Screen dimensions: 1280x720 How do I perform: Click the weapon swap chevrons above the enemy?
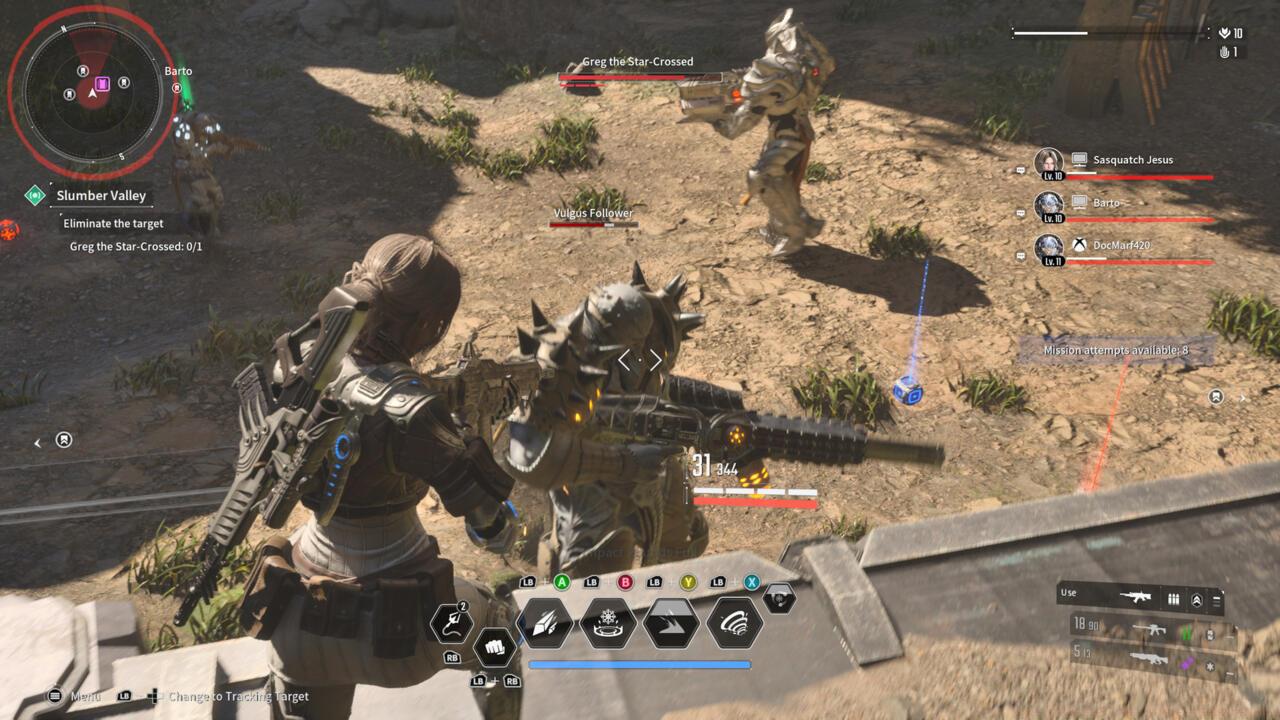click(x=640, y=358)
